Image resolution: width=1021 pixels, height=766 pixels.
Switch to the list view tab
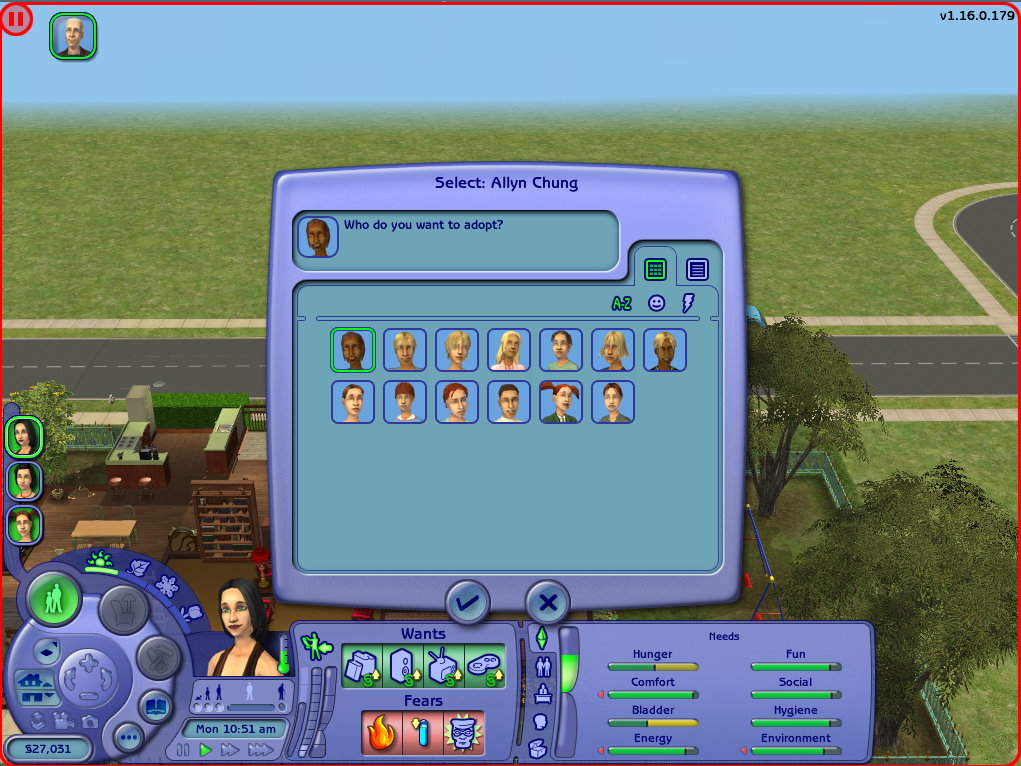pos(698,268)
